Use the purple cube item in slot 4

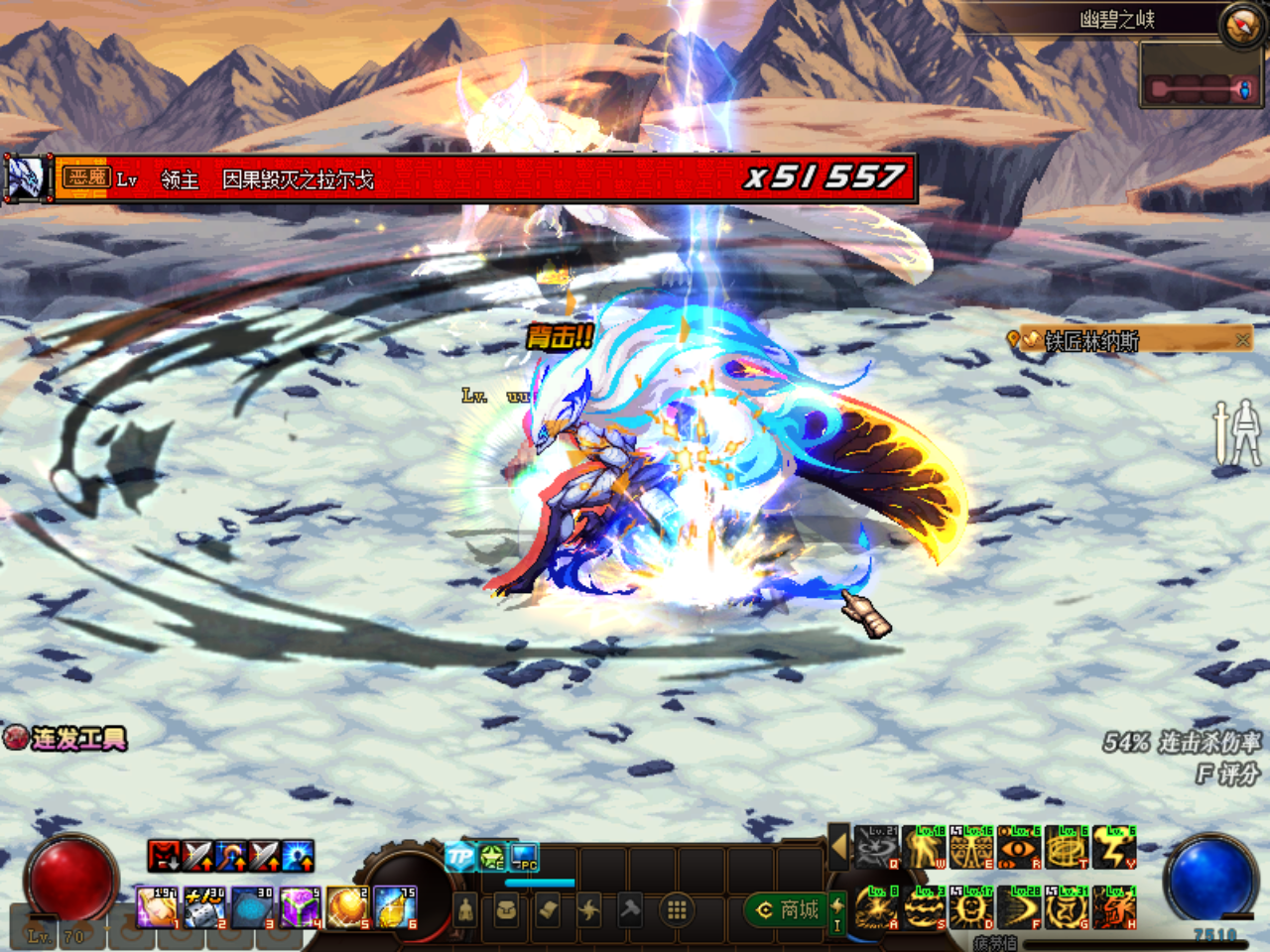point(301,907)
